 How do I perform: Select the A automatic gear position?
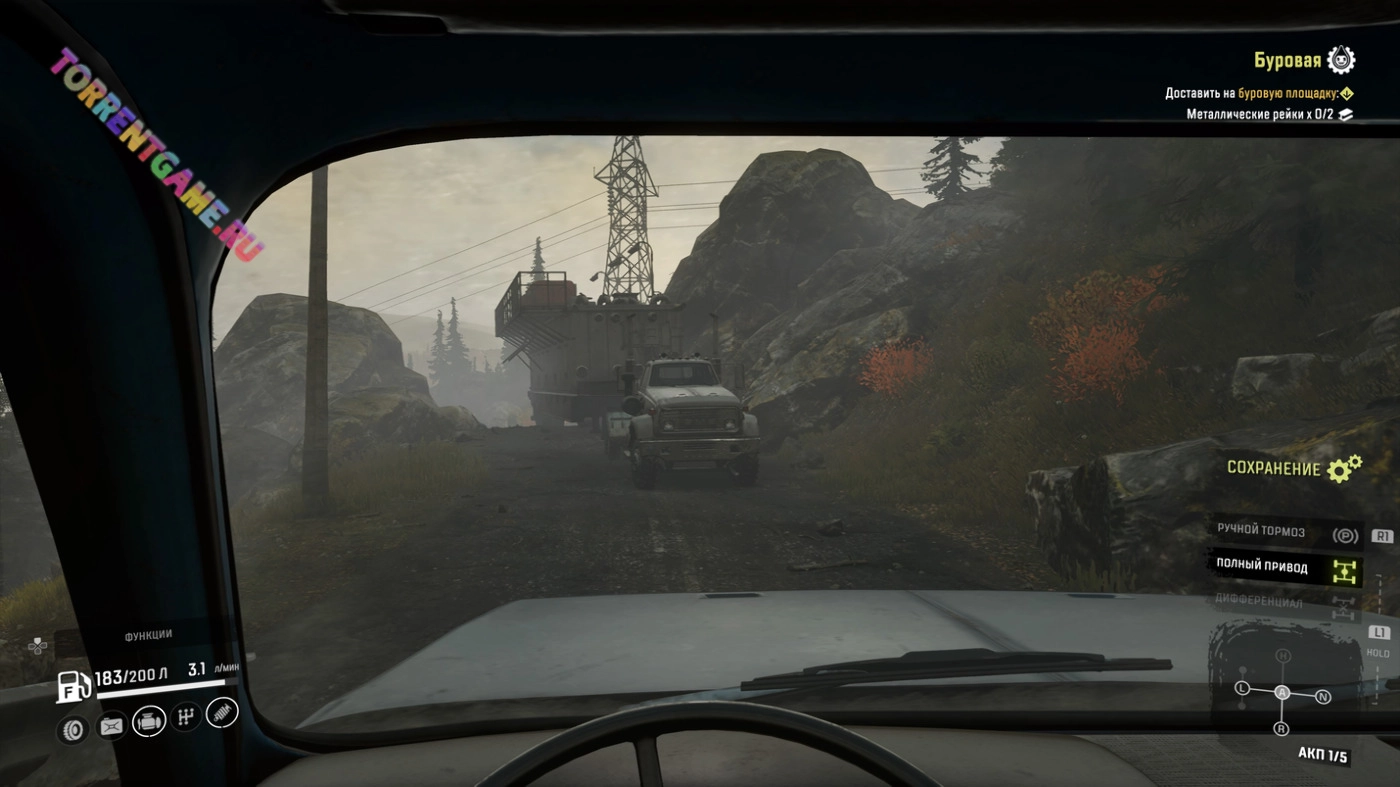(1282, 692)
